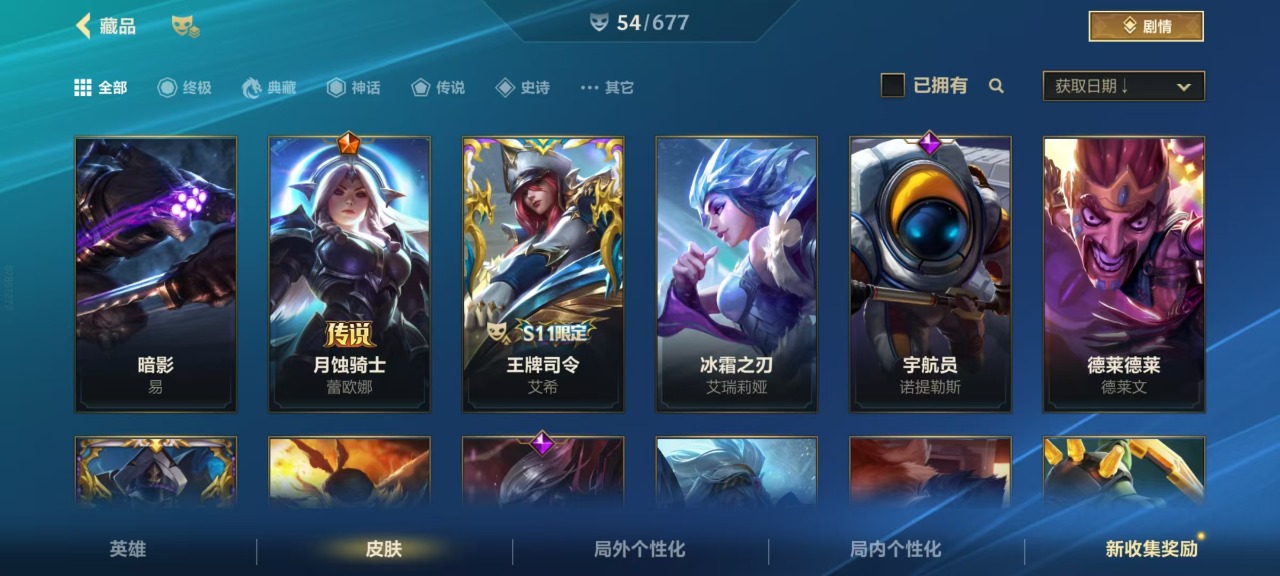Switch to the 传说 rarity filter

pyautogui.click(x=439, y=88)
